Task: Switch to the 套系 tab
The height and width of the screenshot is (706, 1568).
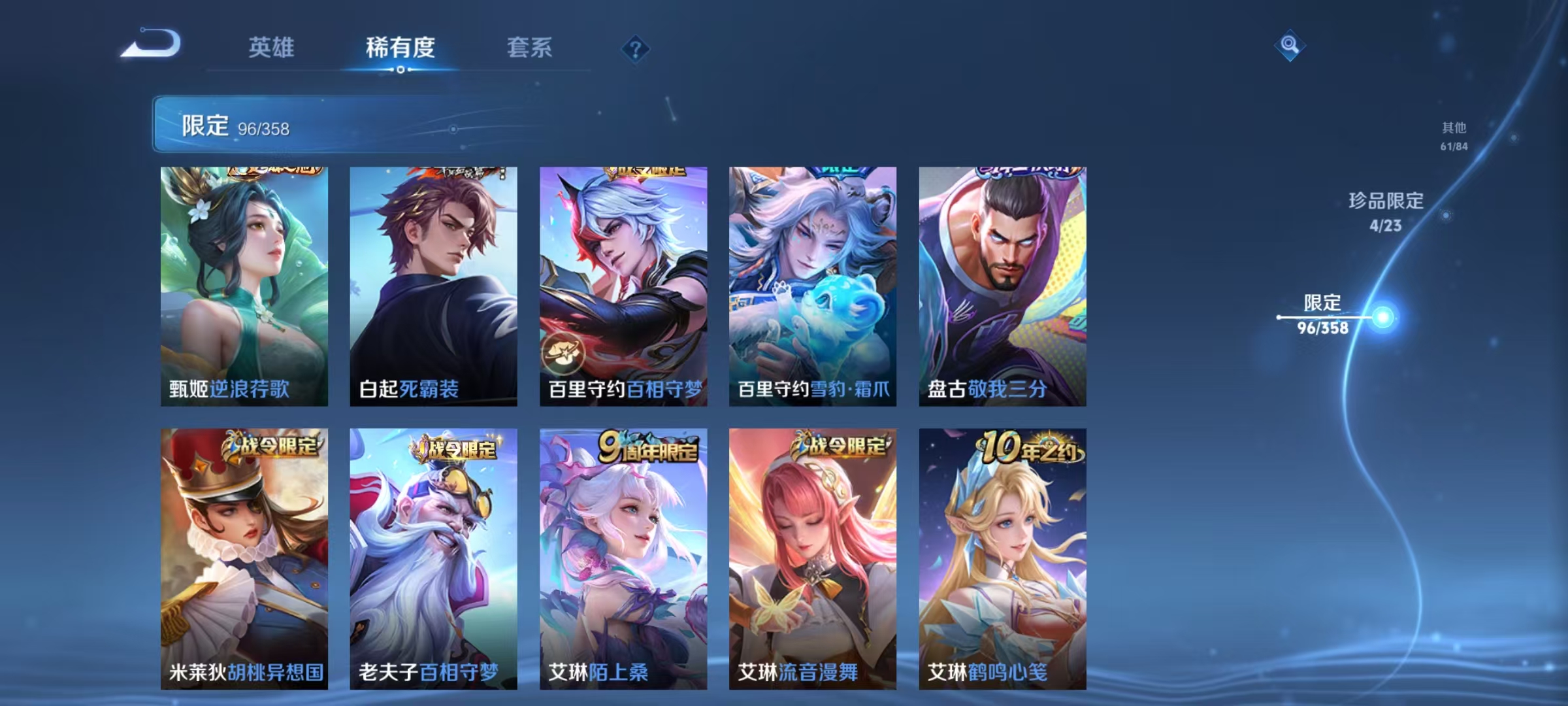Action: pyautogui.click(x=530, y=47)
